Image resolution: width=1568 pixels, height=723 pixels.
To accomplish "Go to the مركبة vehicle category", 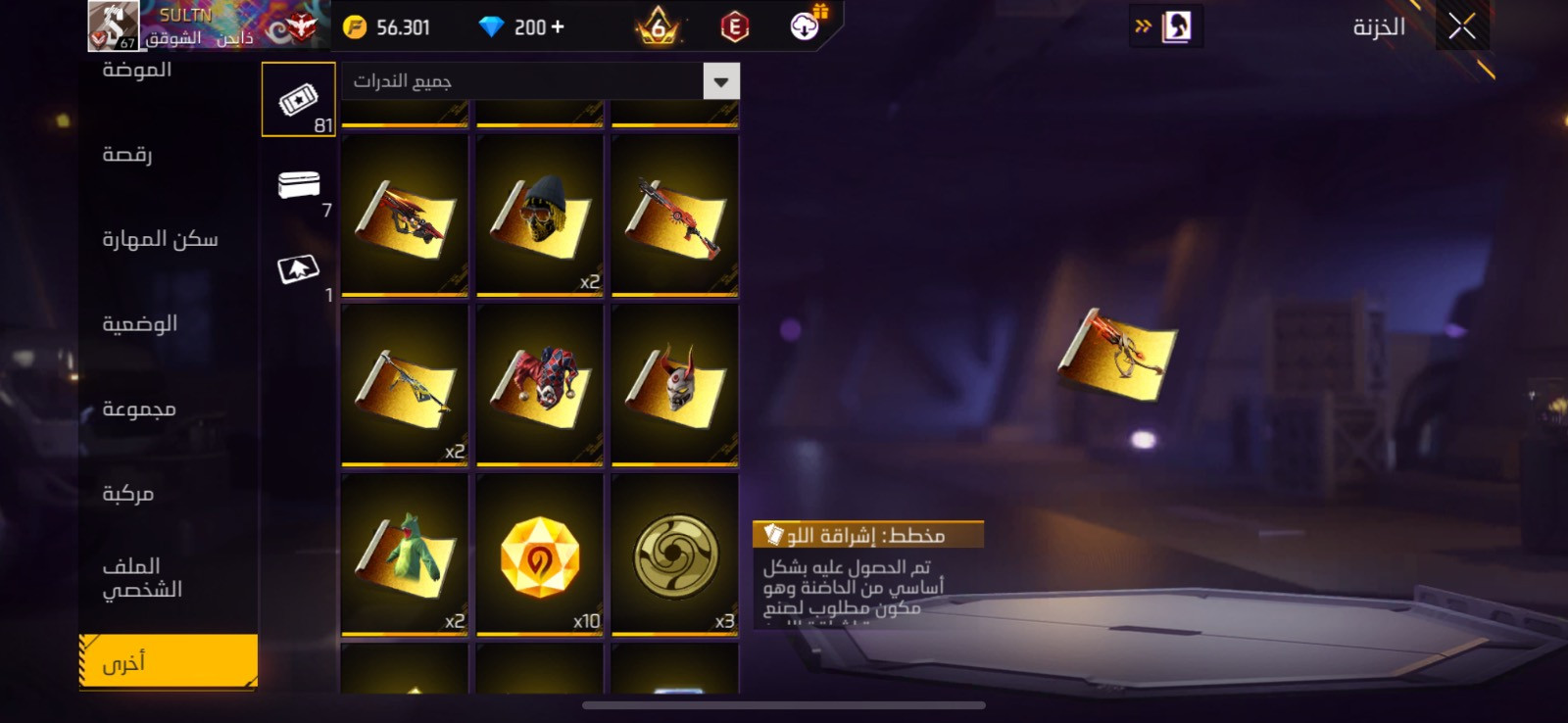I will click(128, 494).
